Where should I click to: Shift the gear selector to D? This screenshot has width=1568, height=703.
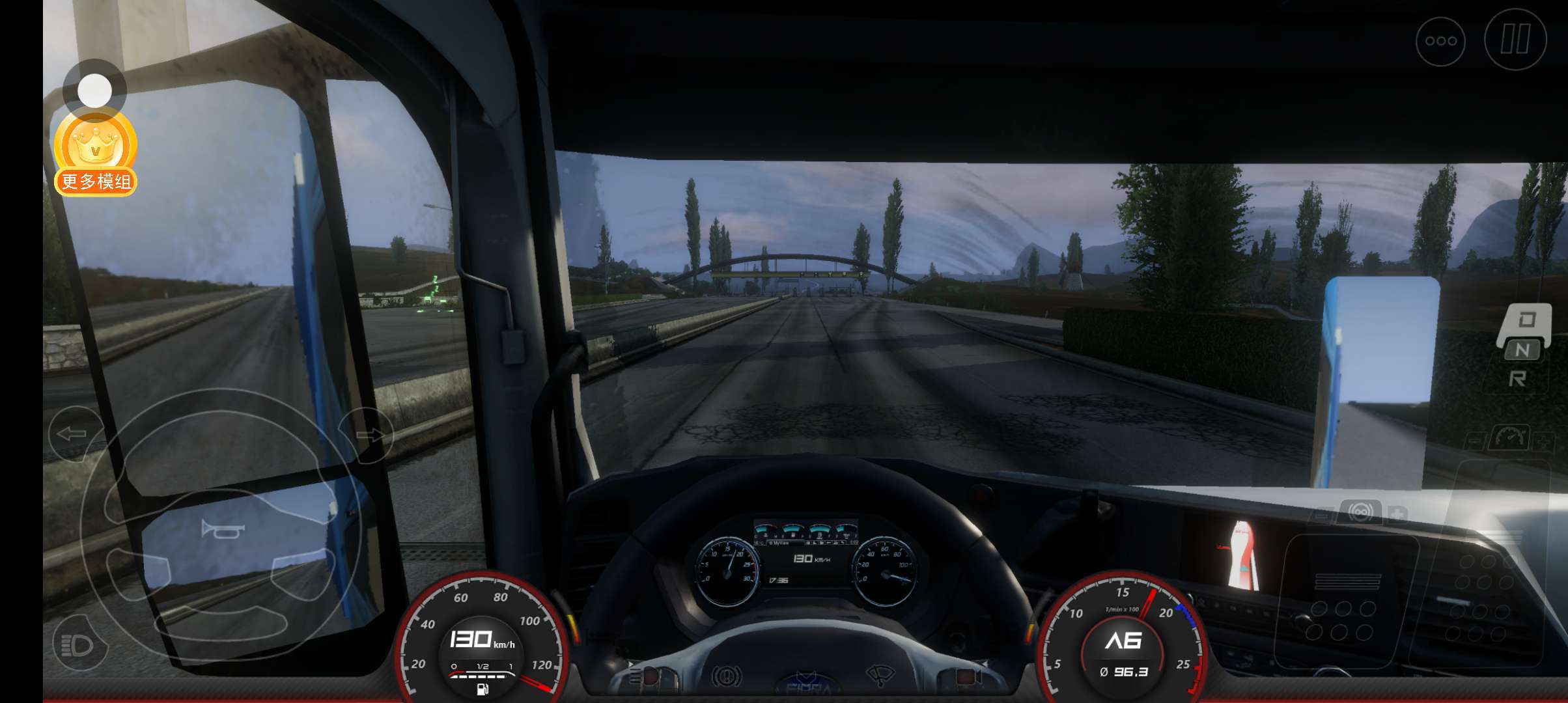tap(1527, 320)
